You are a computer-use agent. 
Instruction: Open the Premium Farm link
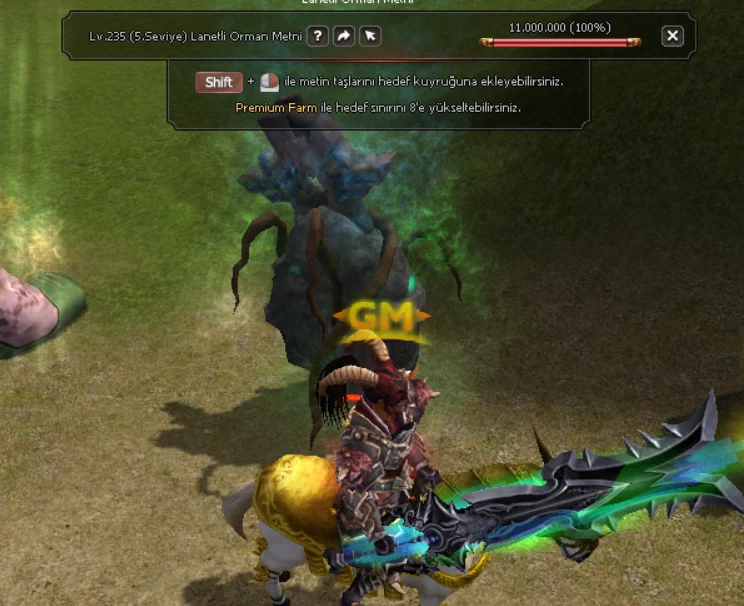click(268, 107)
